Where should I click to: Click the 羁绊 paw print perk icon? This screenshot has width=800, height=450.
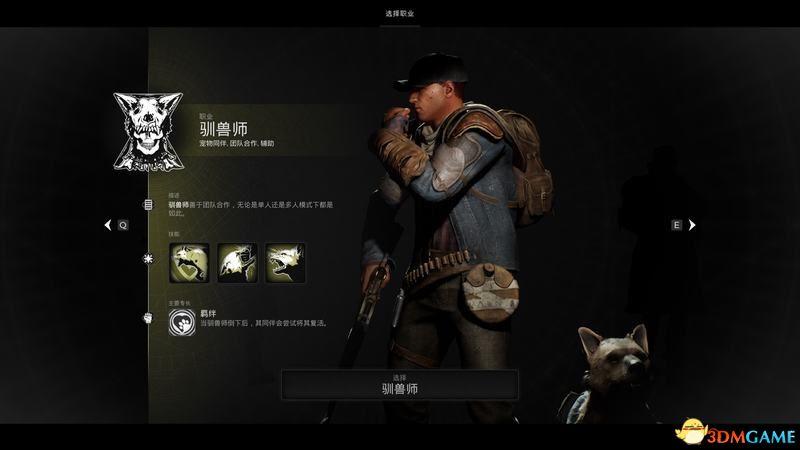[183, 320]
